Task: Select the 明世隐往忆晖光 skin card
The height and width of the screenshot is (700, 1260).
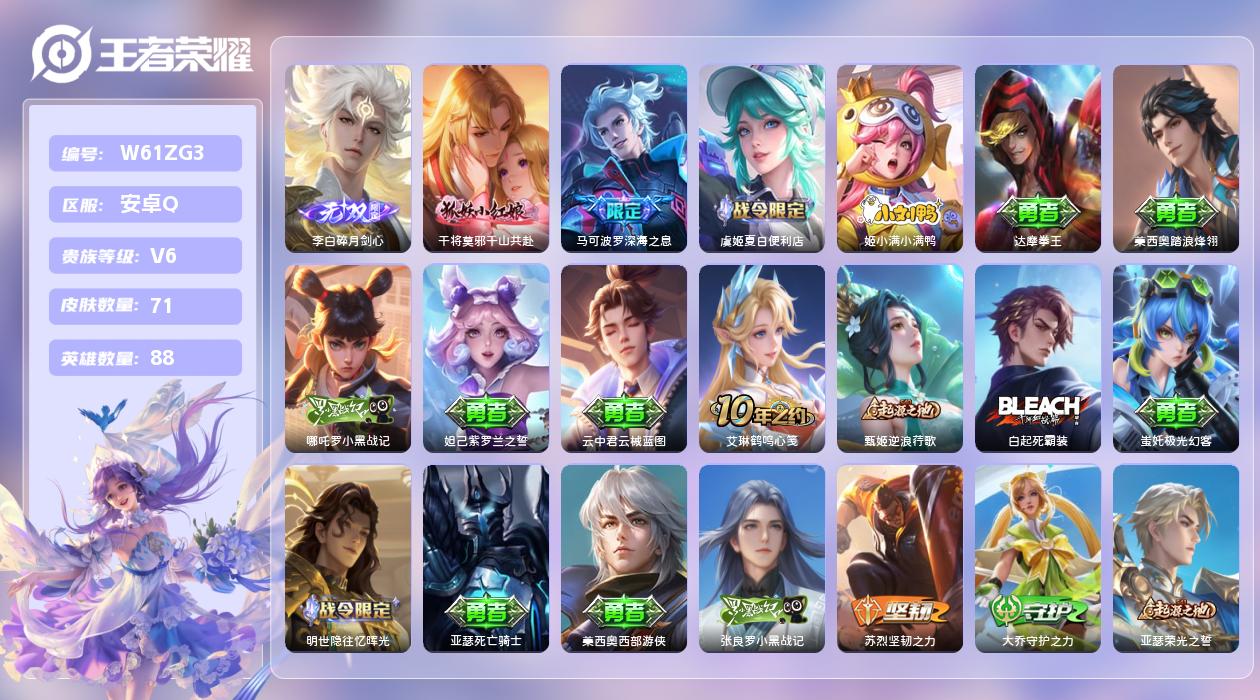Action: [348, 558]
